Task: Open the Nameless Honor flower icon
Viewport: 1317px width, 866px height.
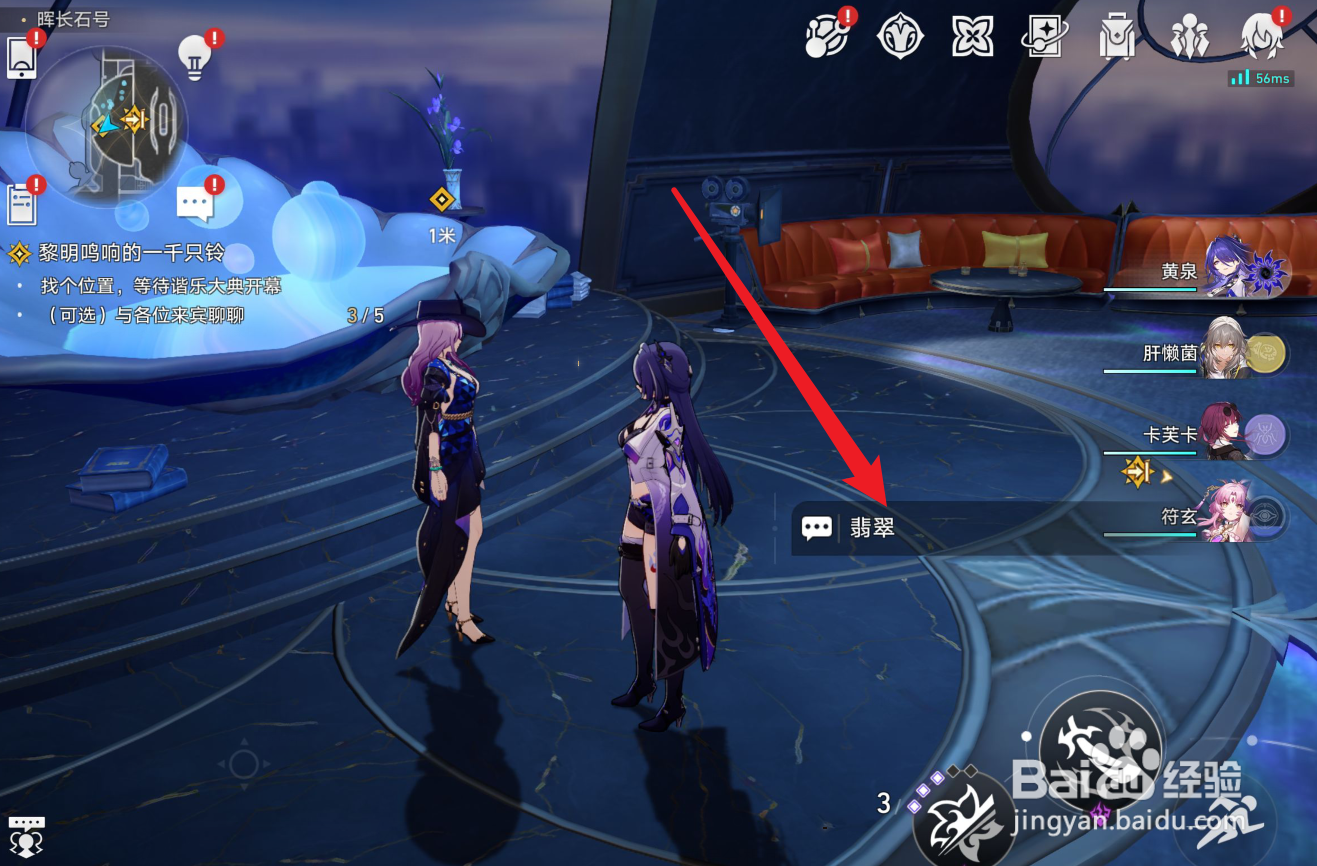Action: pyautogui.click(x=971, y=37)
